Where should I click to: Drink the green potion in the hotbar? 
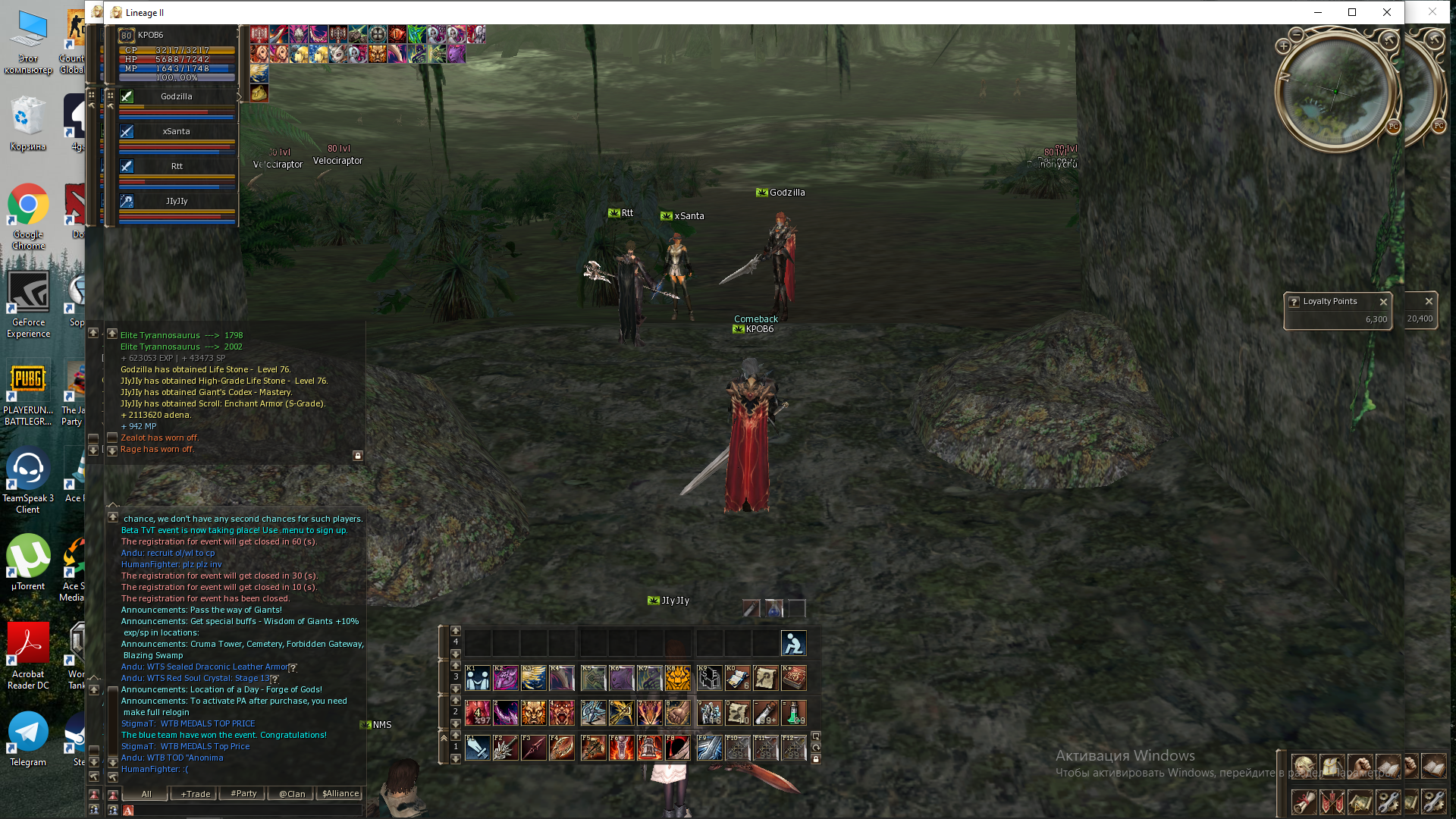793,713
